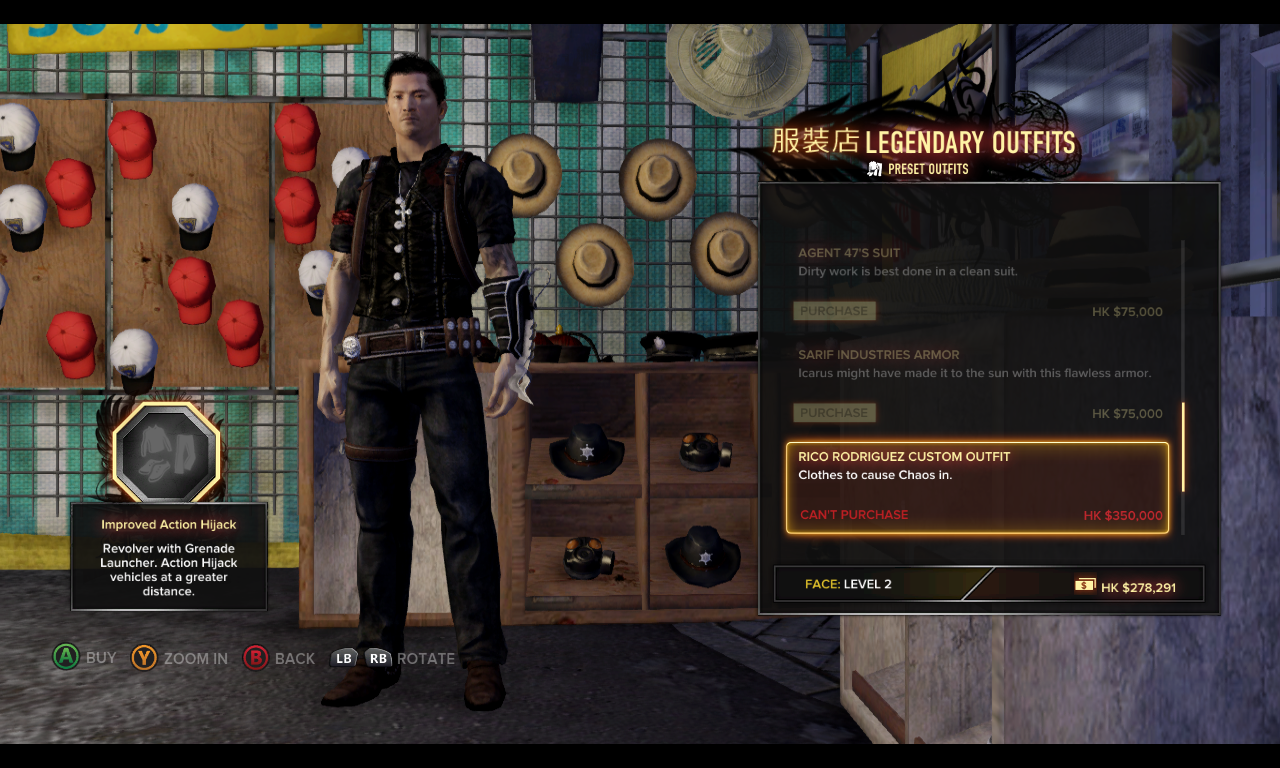
Task: Click Purchase under Sarif Industries Armor
Action: 834,413
